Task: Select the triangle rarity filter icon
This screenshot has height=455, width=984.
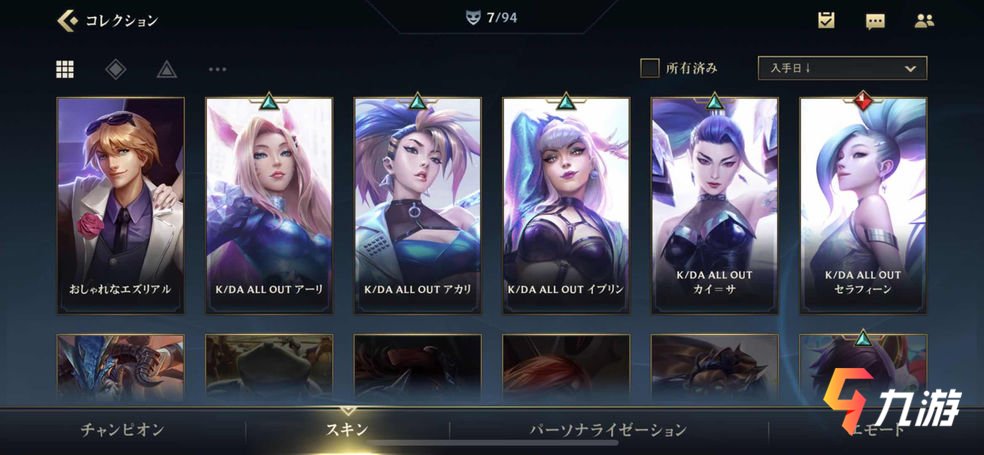Action: tap(166, 69)
